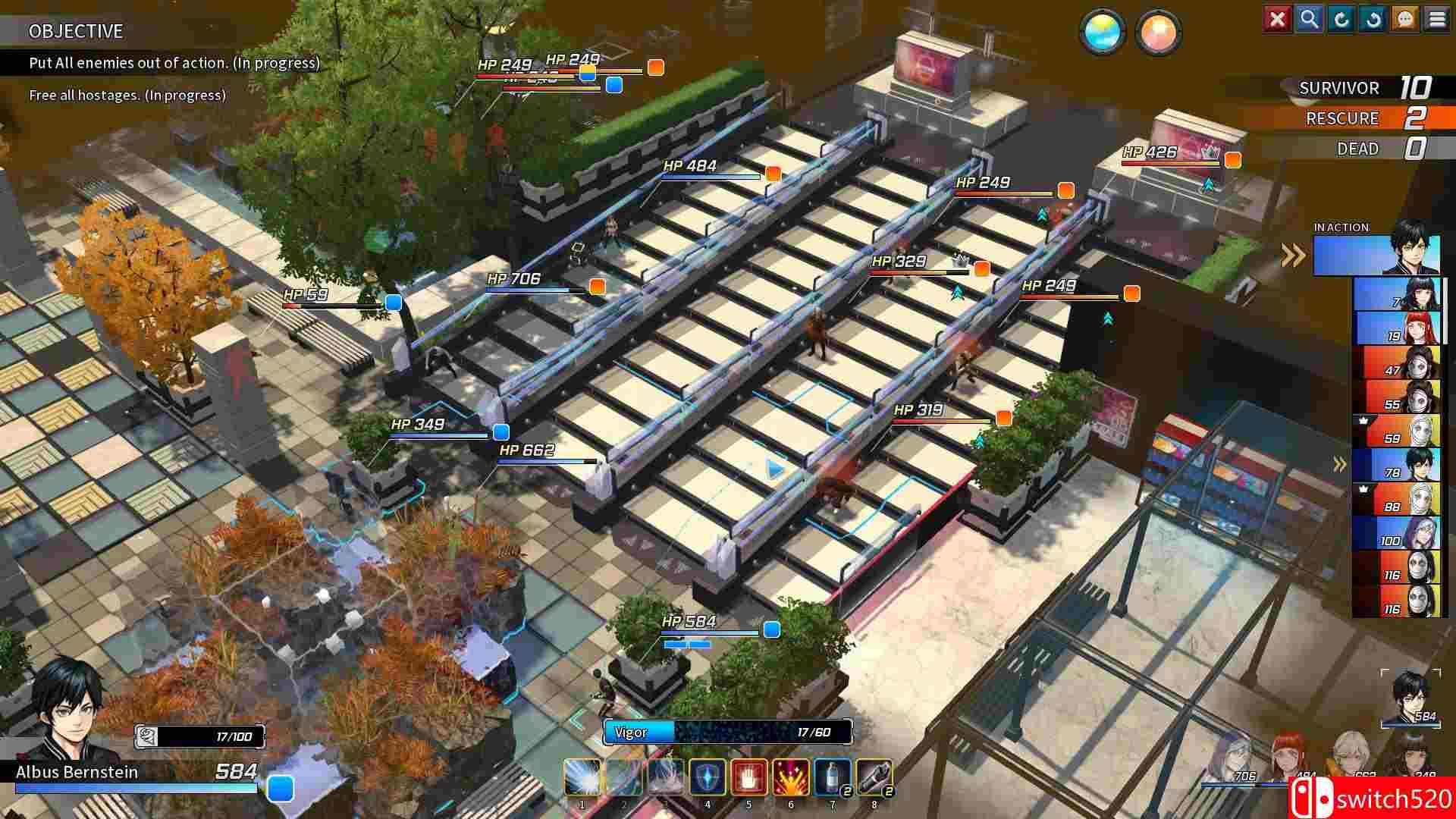
Task: Toggle the orange orb indicator
Action: pyautogui.click(x=1158, y=33)
